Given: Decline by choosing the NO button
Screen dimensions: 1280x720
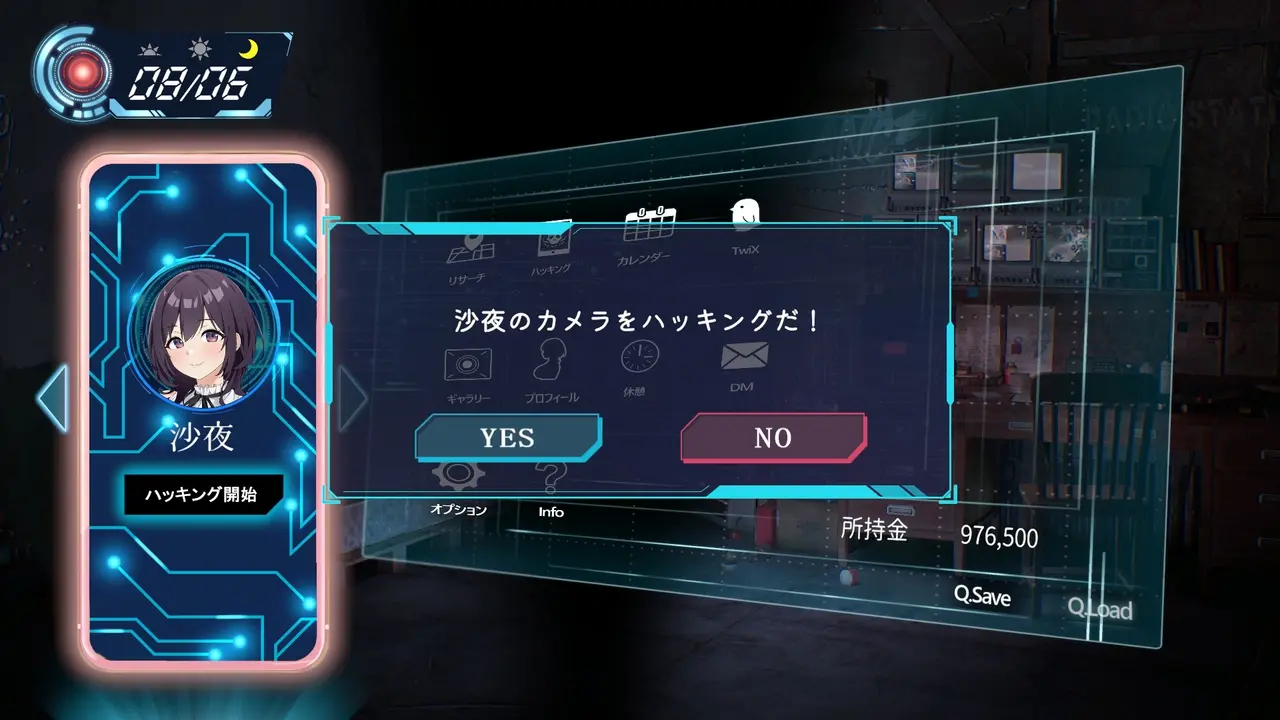Looking at the screenshot, I should click(773, 438).
